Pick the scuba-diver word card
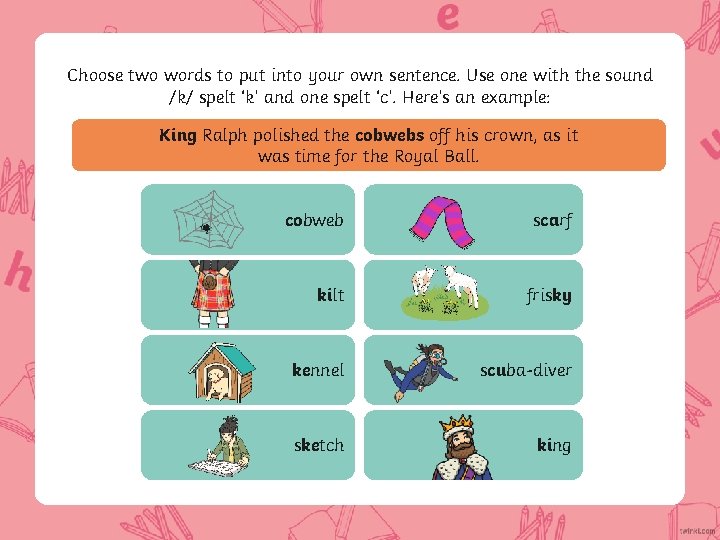 [x=472, y=370]
